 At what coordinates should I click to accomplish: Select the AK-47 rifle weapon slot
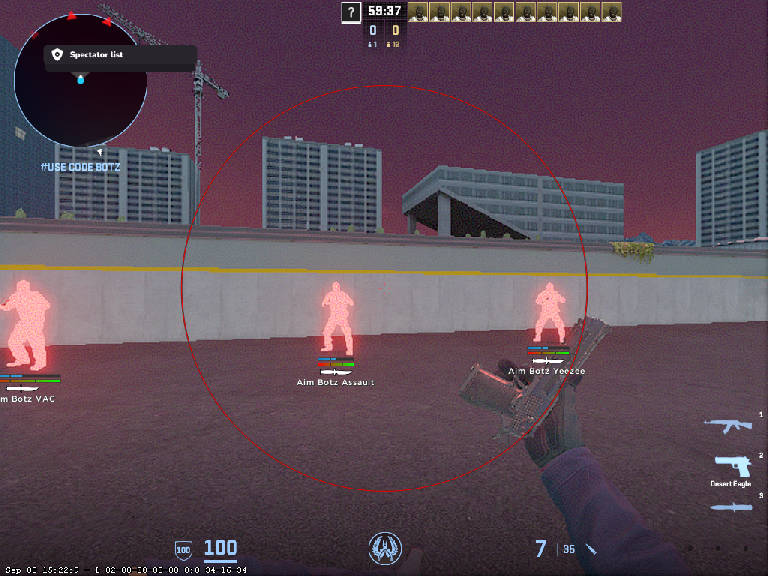(x=727, y=426)
